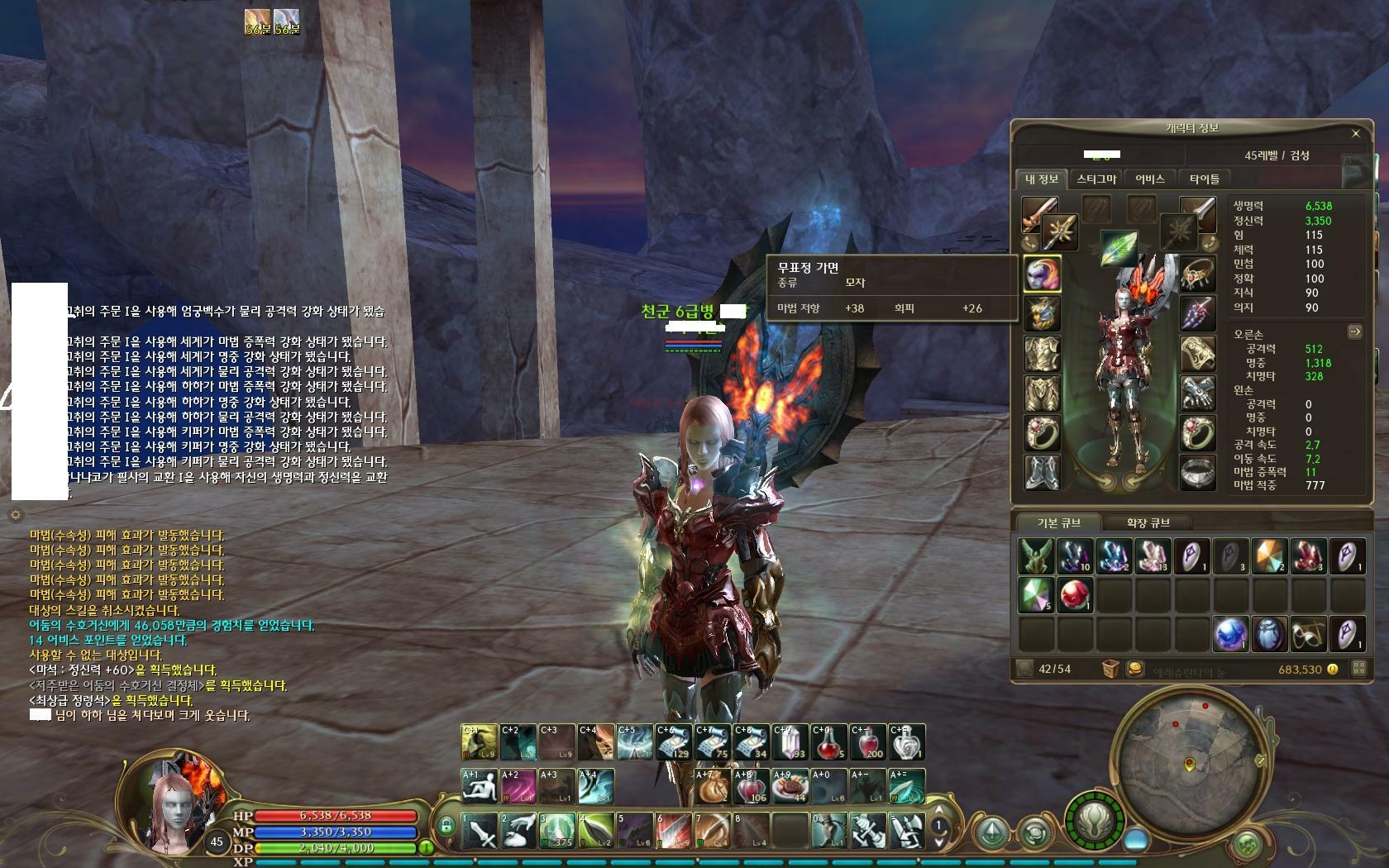Image resolution: width=1389 pixels, height=868 pixels.
Task: Use the food plate item with 44
Action: click(790, 787)
